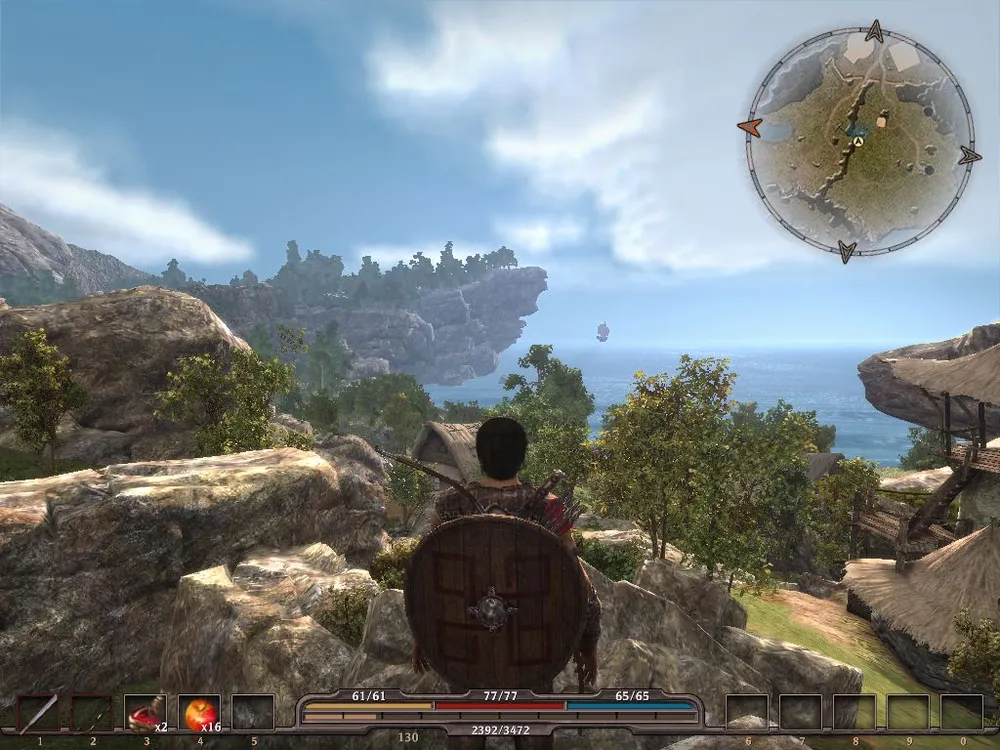Click the orange compass arrow on the minimap
1000x750 pixels.
(749, 127)
